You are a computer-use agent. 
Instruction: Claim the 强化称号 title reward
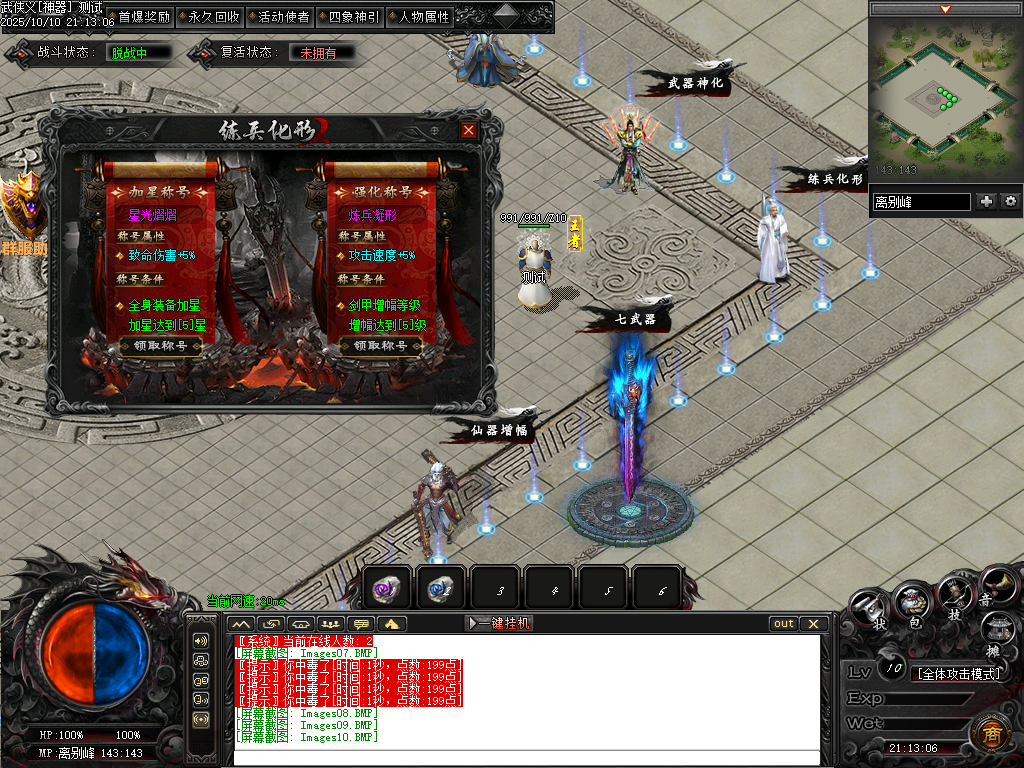(x=381, y=346)
